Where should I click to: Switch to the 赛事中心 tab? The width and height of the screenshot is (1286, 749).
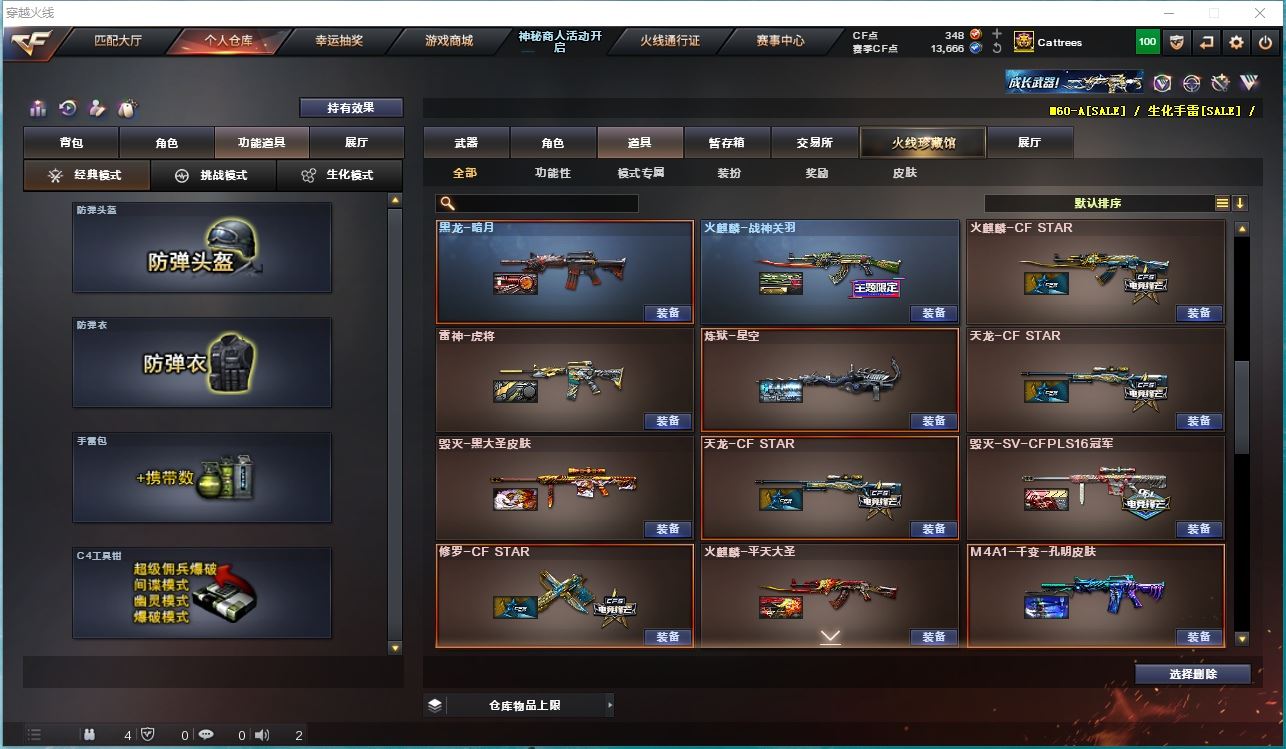(780, 41)
